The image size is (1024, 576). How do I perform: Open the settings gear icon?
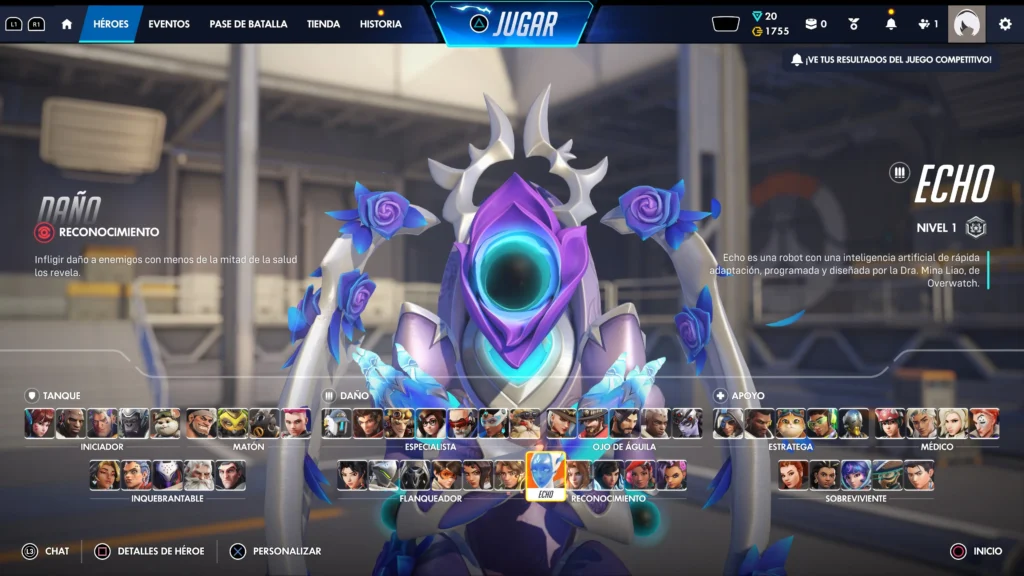1005,24
